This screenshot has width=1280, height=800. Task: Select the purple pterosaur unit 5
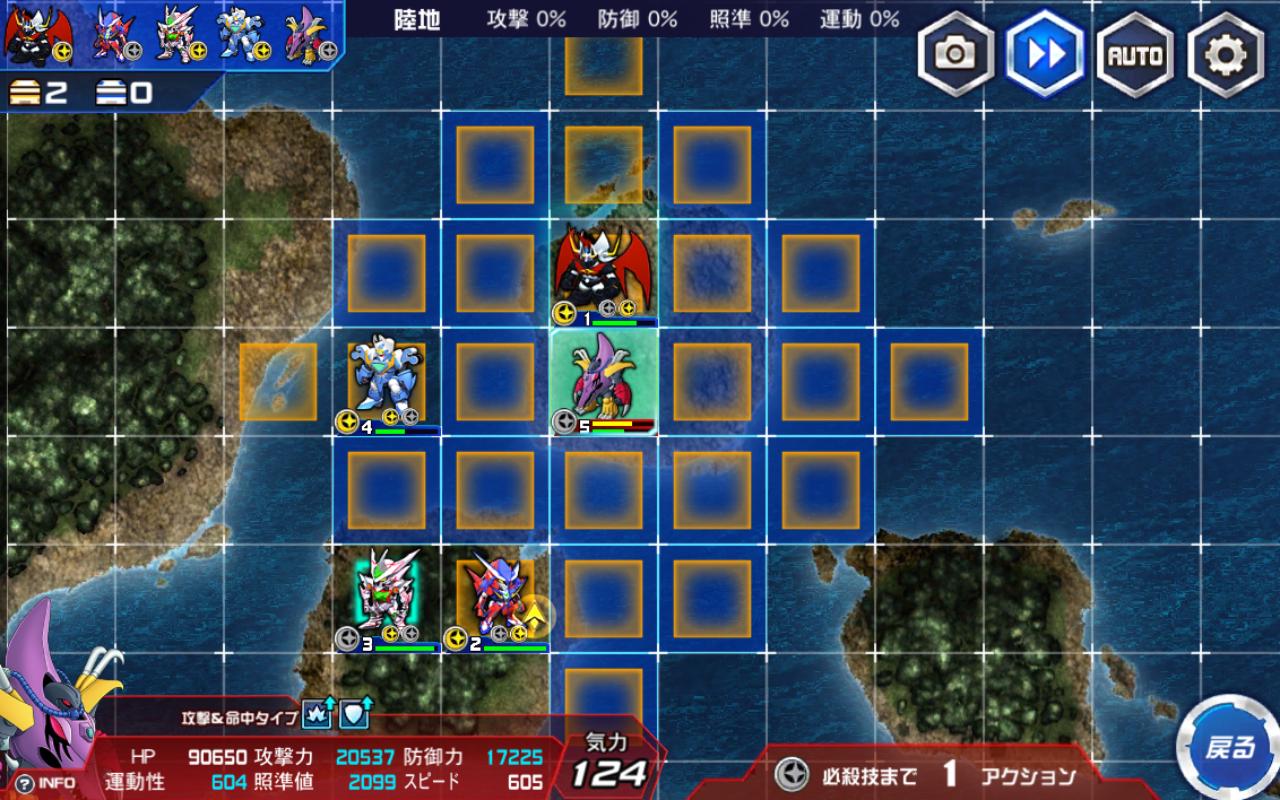point(604,381)
